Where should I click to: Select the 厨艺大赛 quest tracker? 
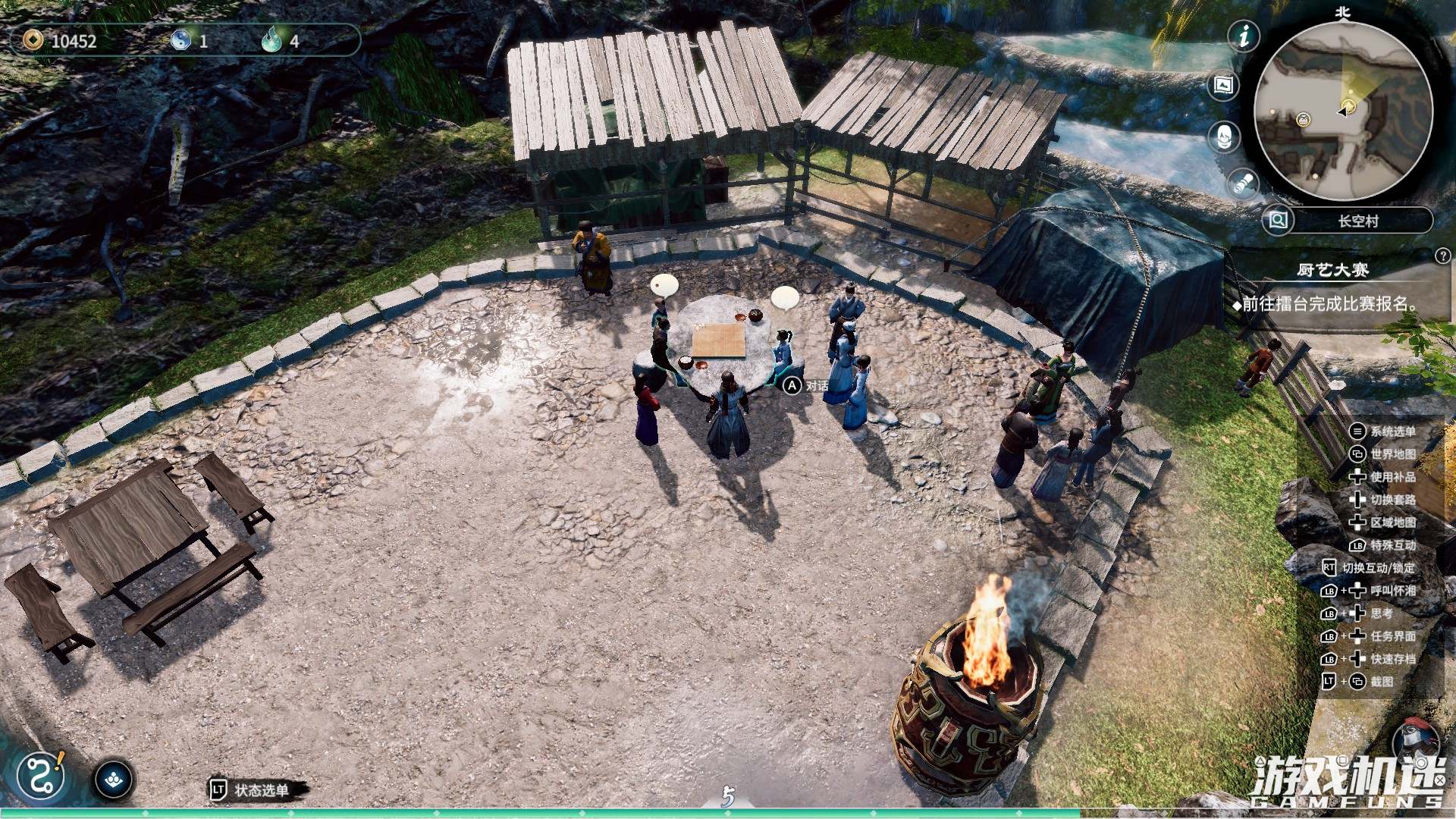pyautogui.click(x=1332, y=270)
